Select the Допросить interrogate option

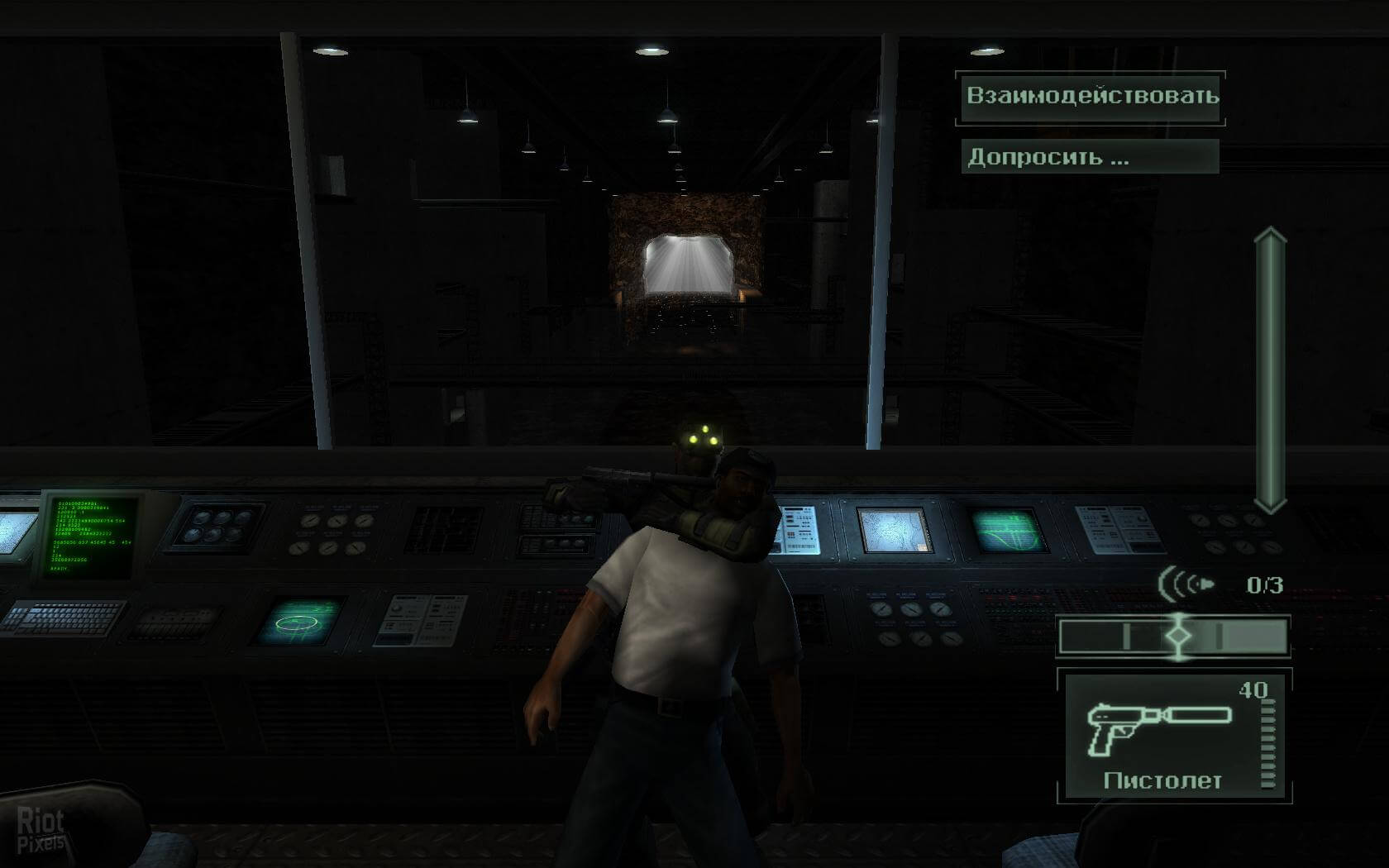point(1090,157)
